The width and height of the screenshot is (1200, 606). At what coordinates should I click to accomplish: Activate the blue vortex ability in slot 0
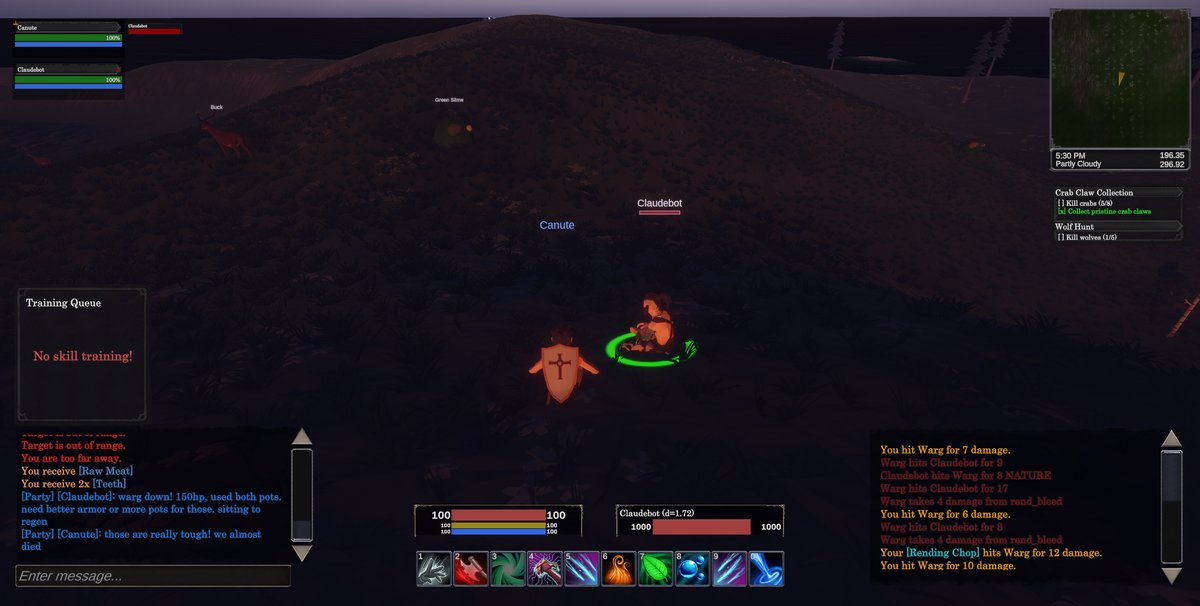(766, 569)
